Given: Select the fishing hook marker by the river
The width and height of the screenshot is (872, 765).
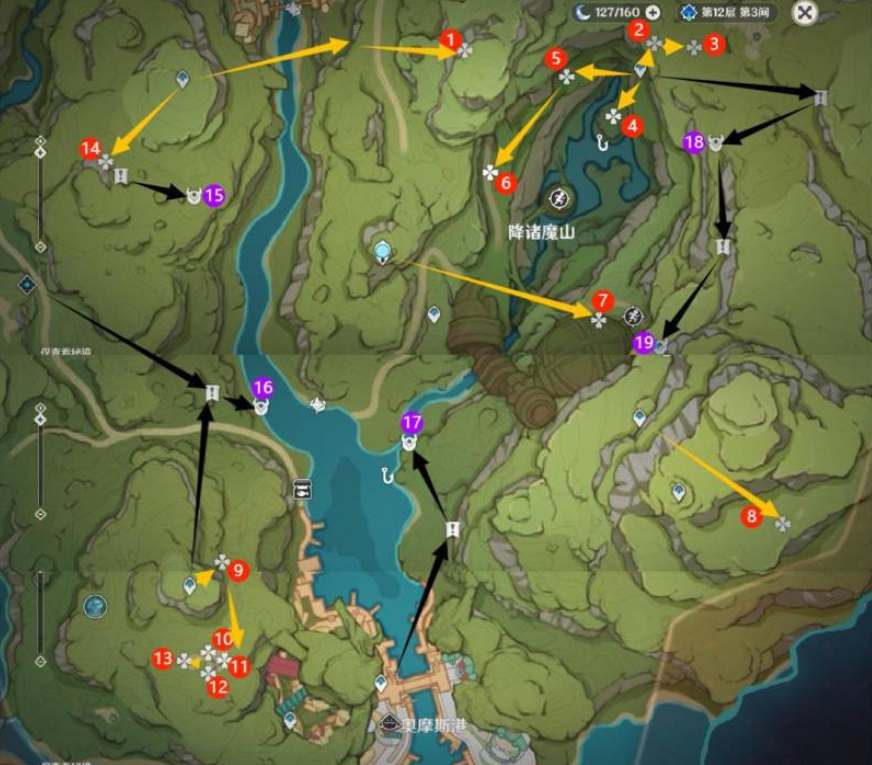Looking at the screenshot, I should (388, 474).
